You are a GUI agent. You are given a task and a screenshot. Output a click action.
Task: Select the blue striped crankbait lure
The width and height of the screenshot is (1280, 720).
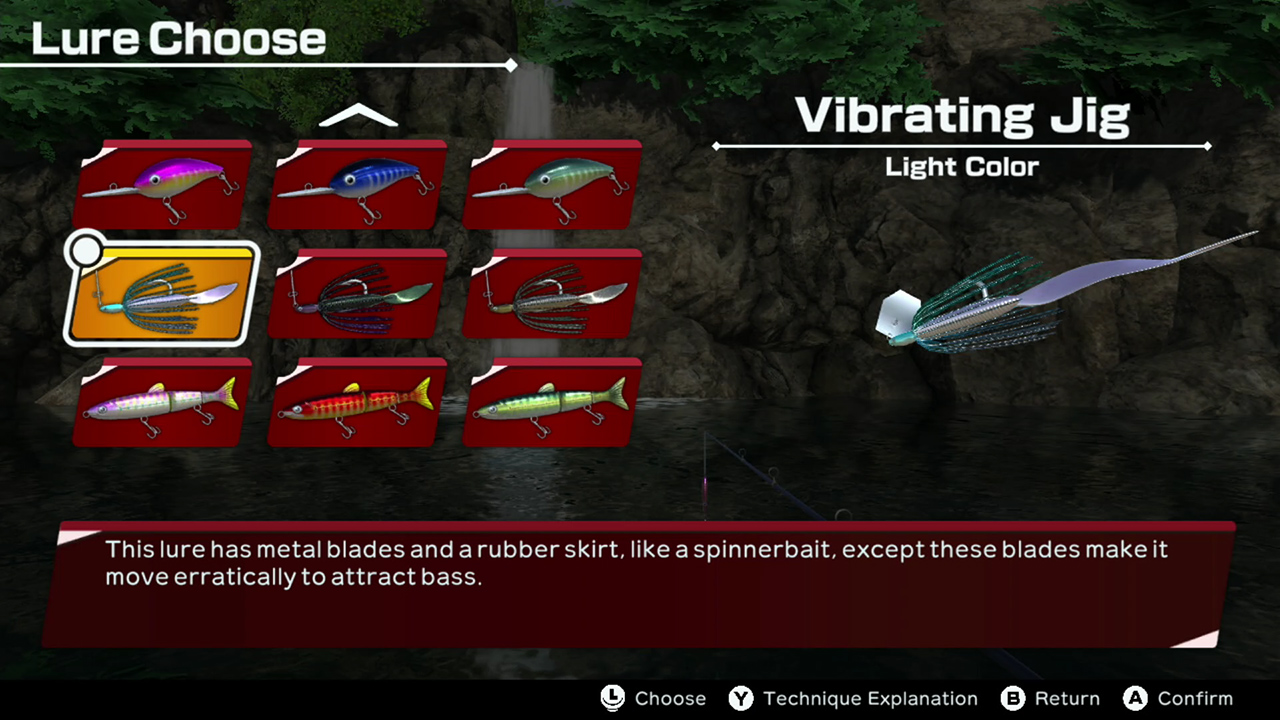(x=356, y=185)
